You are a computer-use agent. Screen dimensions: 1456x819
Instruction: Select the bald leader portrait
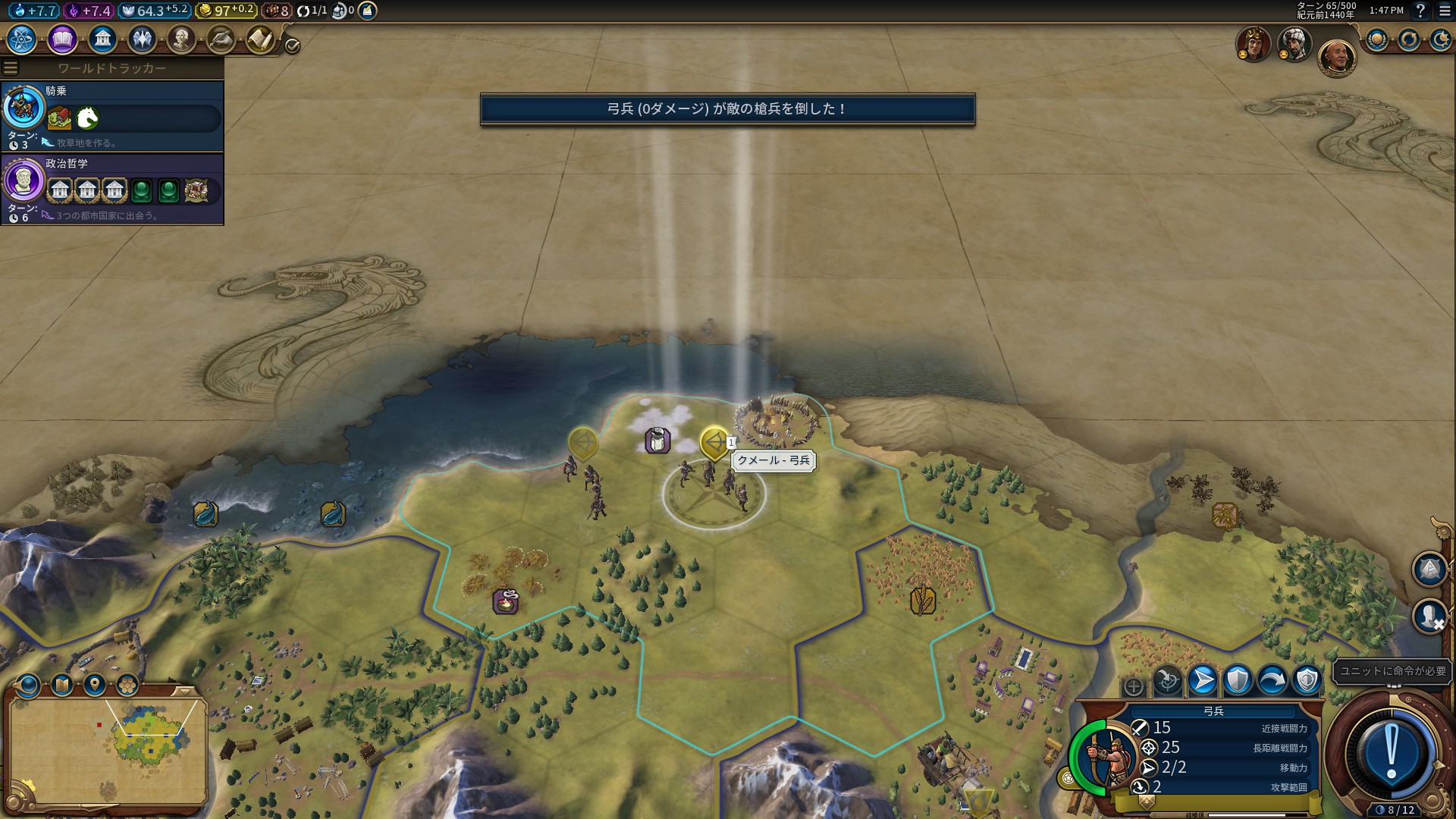coord(1336,58)
